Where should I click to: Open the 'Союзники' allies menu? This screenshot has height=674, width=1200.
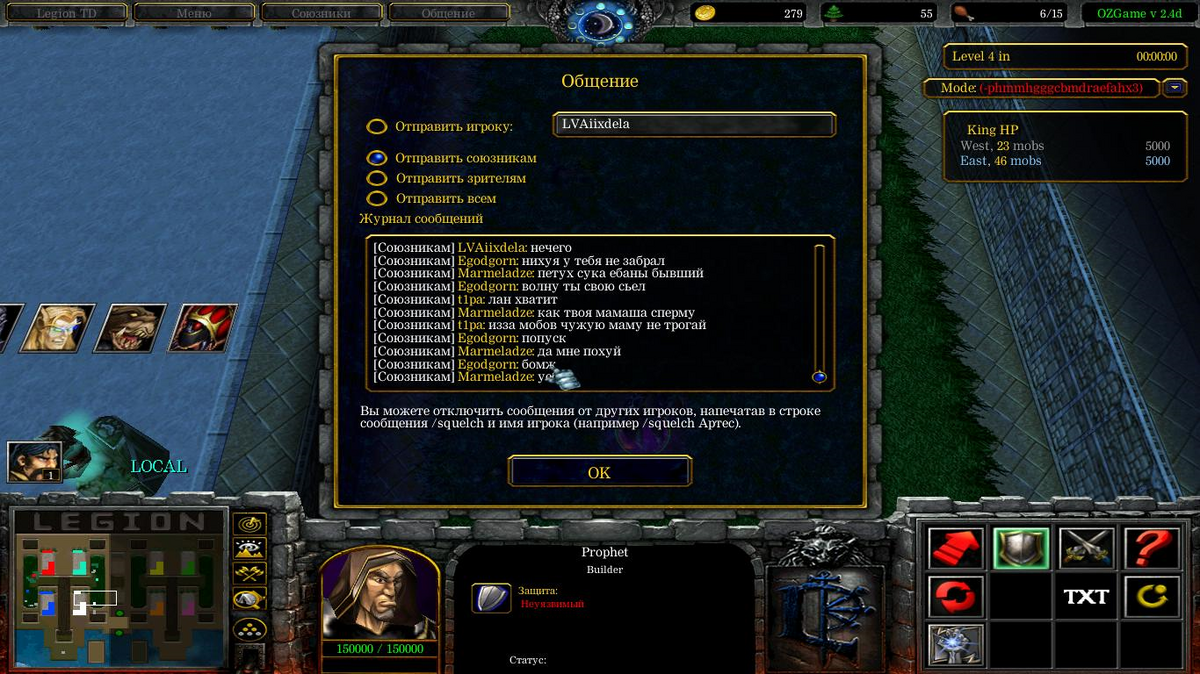point(320,14)
